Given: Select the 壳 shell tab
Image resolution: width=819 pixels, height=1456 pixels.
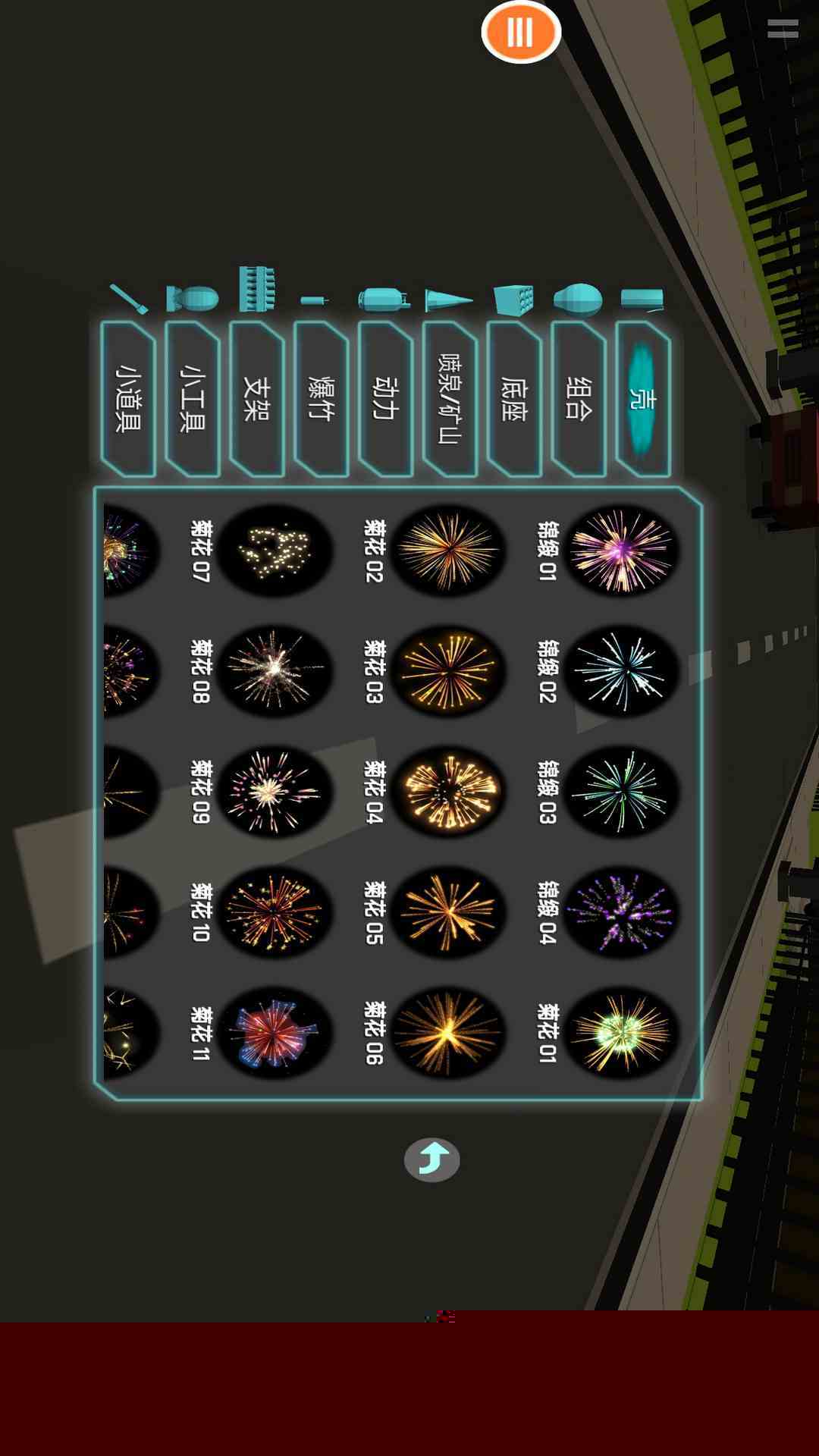Looking at the screenshot, I should pyautogui.click(x=643, y=399).
